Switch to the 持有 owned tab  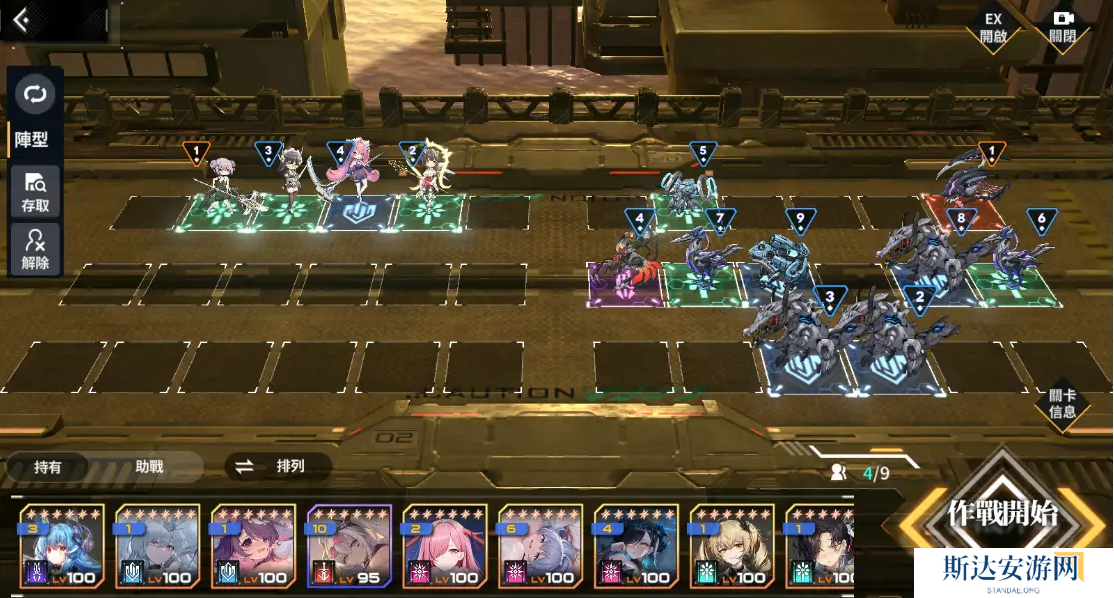48,466
